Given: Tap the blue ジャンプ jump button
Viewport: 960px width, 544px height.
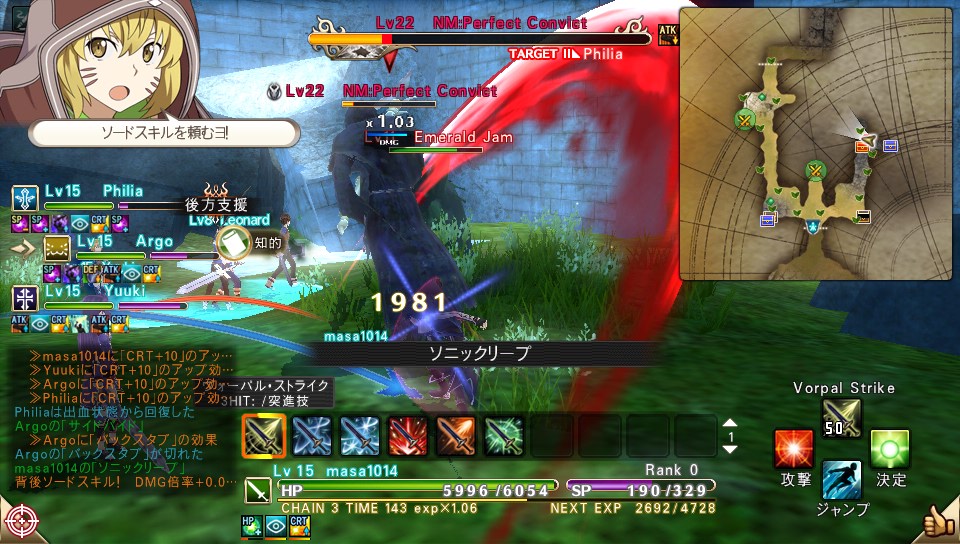Looking at the screenshot, I should tap(841, 480).
